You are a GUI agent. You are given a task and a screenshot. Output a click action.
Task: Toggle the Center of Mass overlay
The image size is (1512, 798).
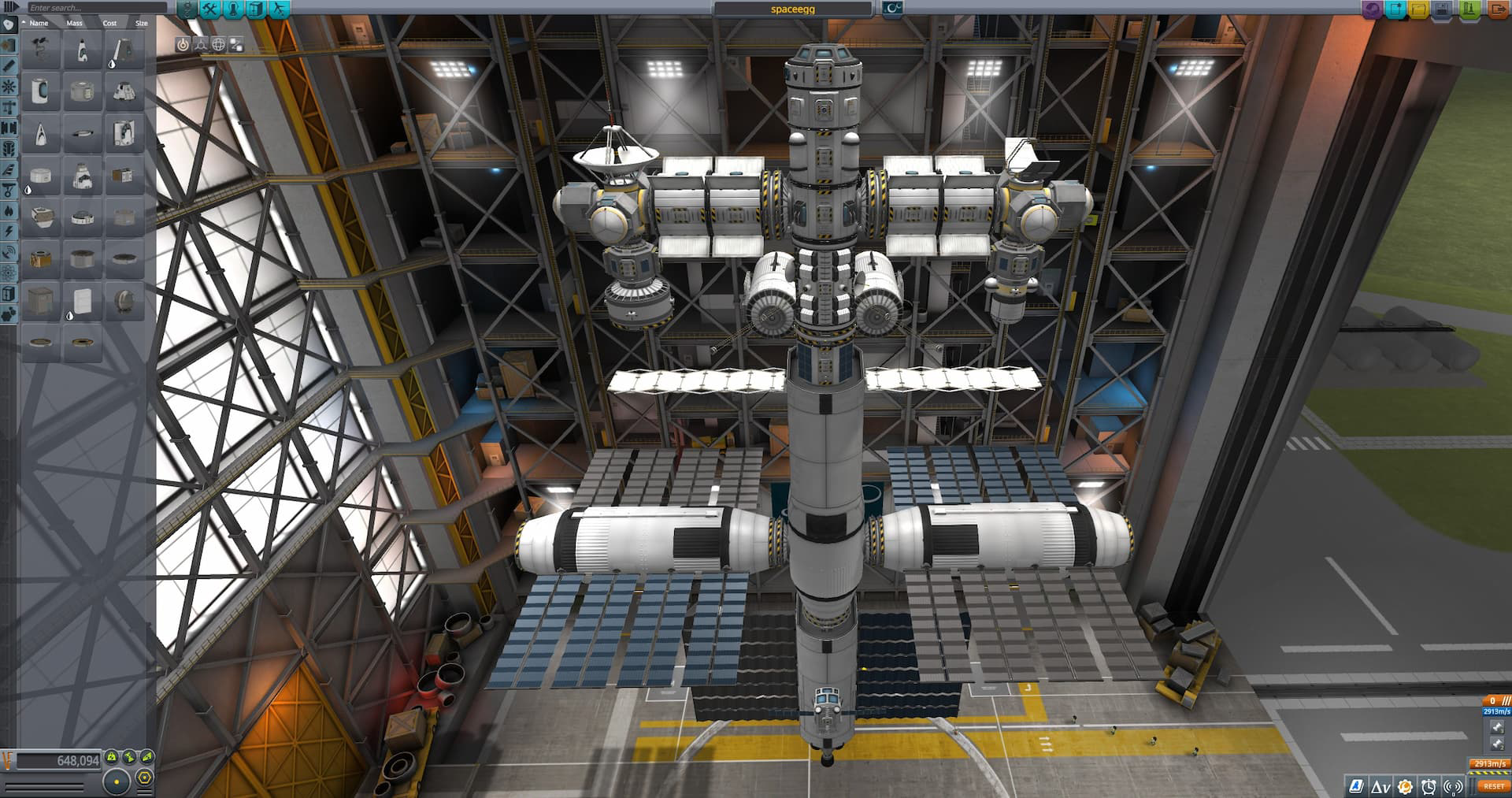pyautogui.click(x=183, y=45)
